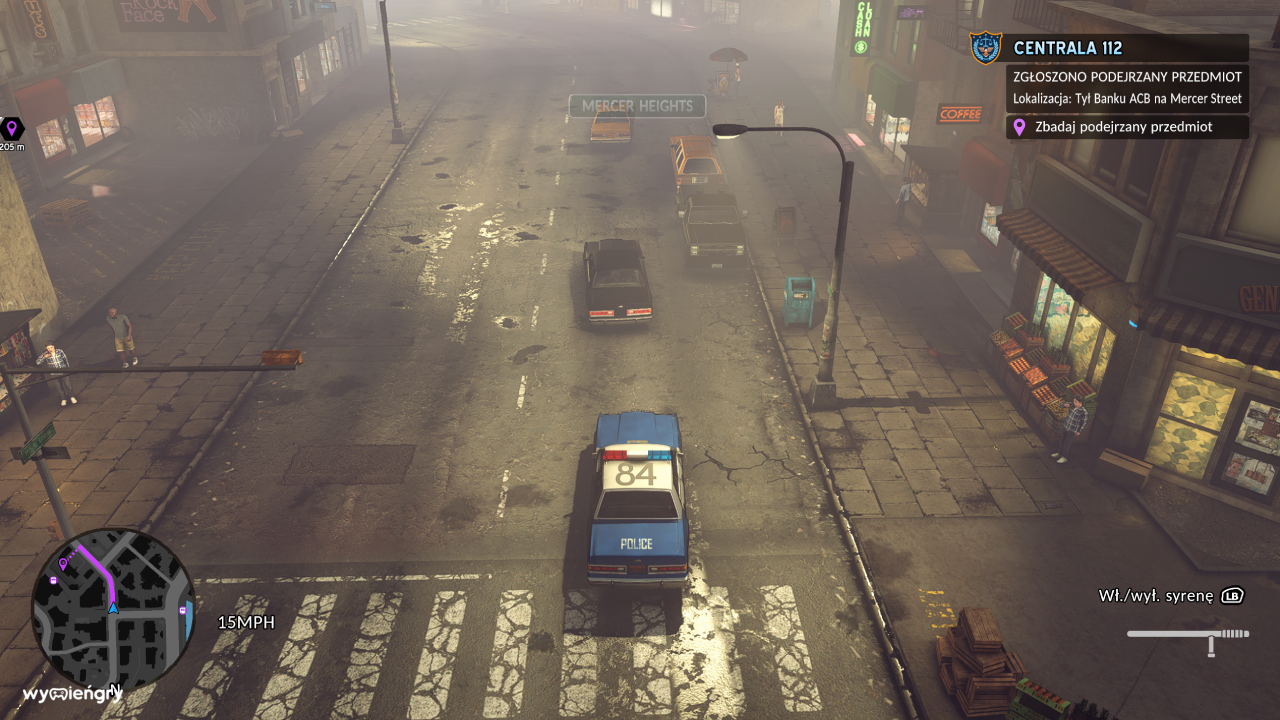Screen dimensions: 1280x720
Task: Click the station icon on the minimap's left side
Action: point(53,580)
